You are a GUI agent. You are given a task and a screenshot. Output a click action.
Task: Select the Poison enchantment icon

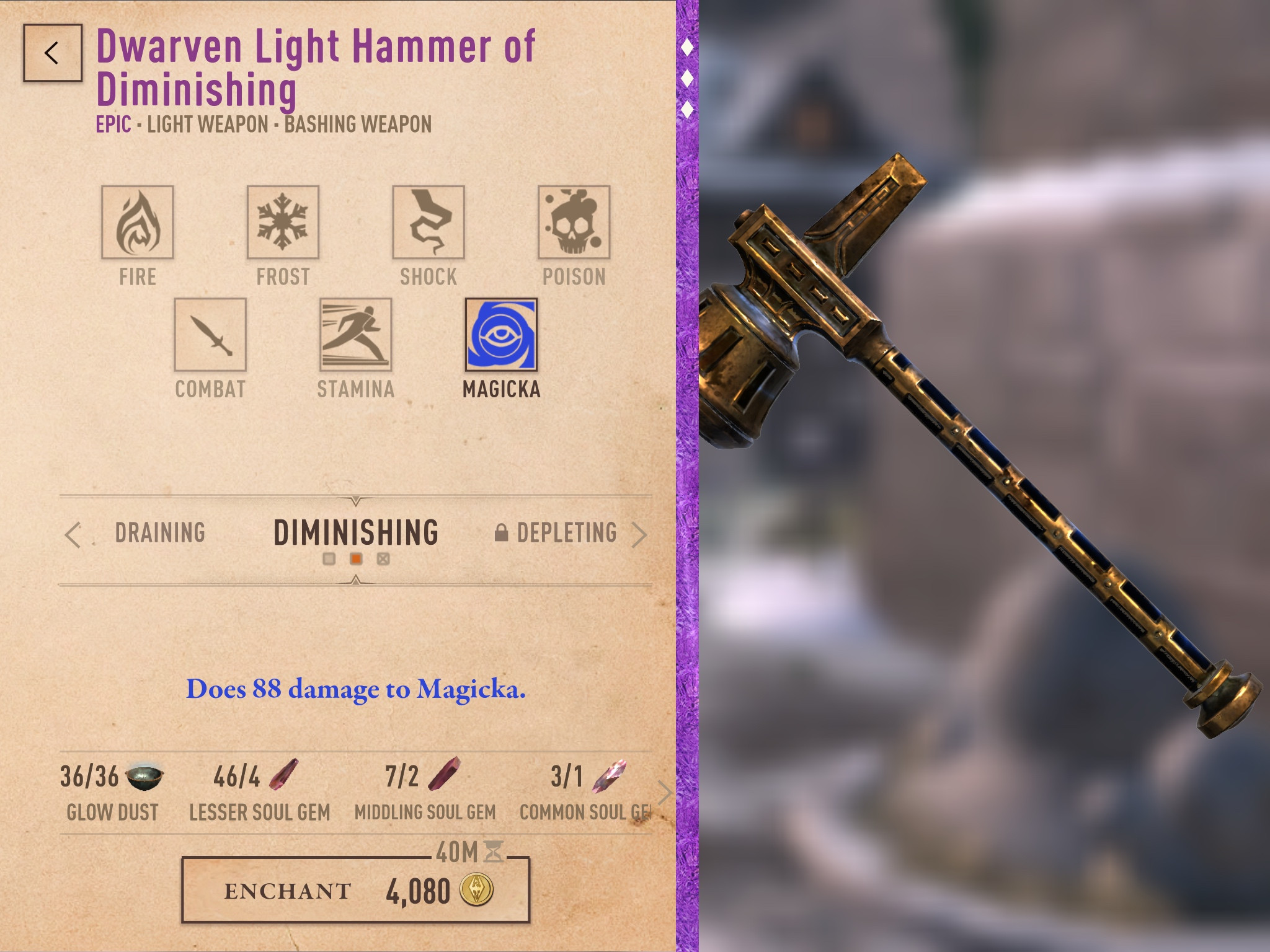coord(574,223)
